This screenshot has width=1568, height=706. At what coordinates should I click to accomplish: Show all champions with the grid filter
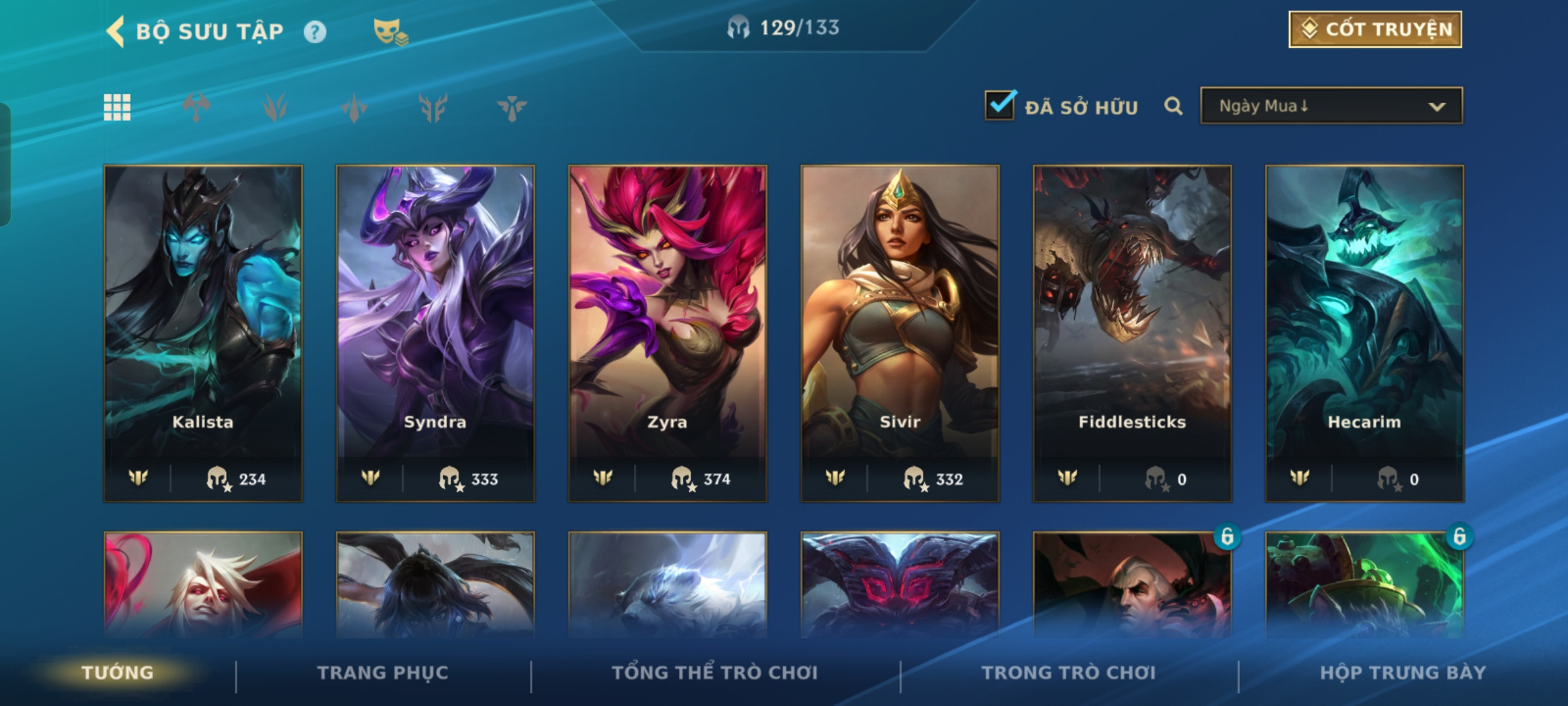pyautogui.click(x=117, y=107)
